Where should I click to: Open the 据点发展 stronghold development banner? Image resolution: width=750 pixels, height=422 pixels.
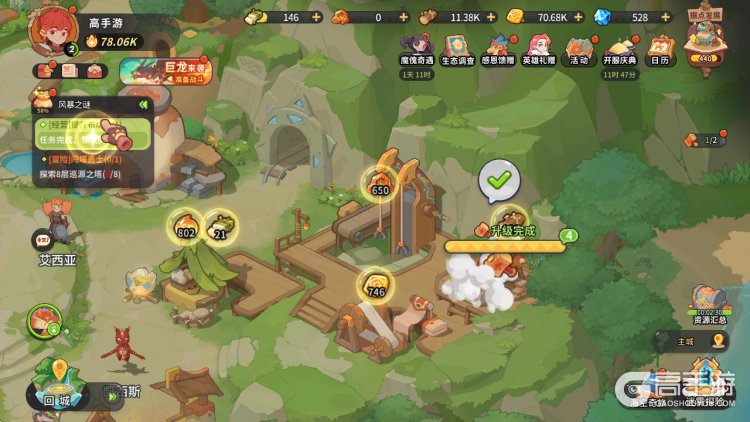coord(705,40)
